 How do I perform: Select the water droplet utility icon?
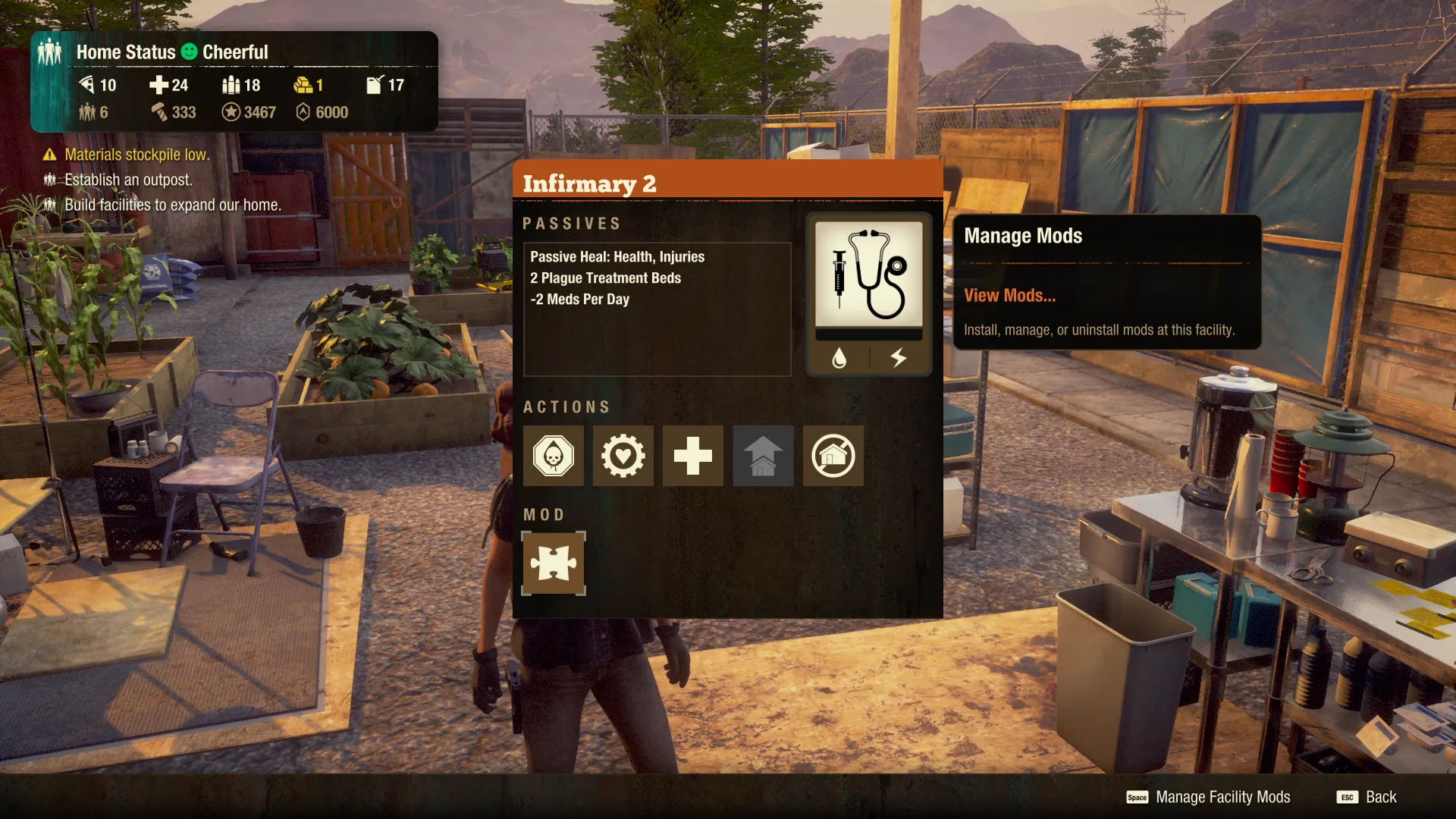pos(839,358)
